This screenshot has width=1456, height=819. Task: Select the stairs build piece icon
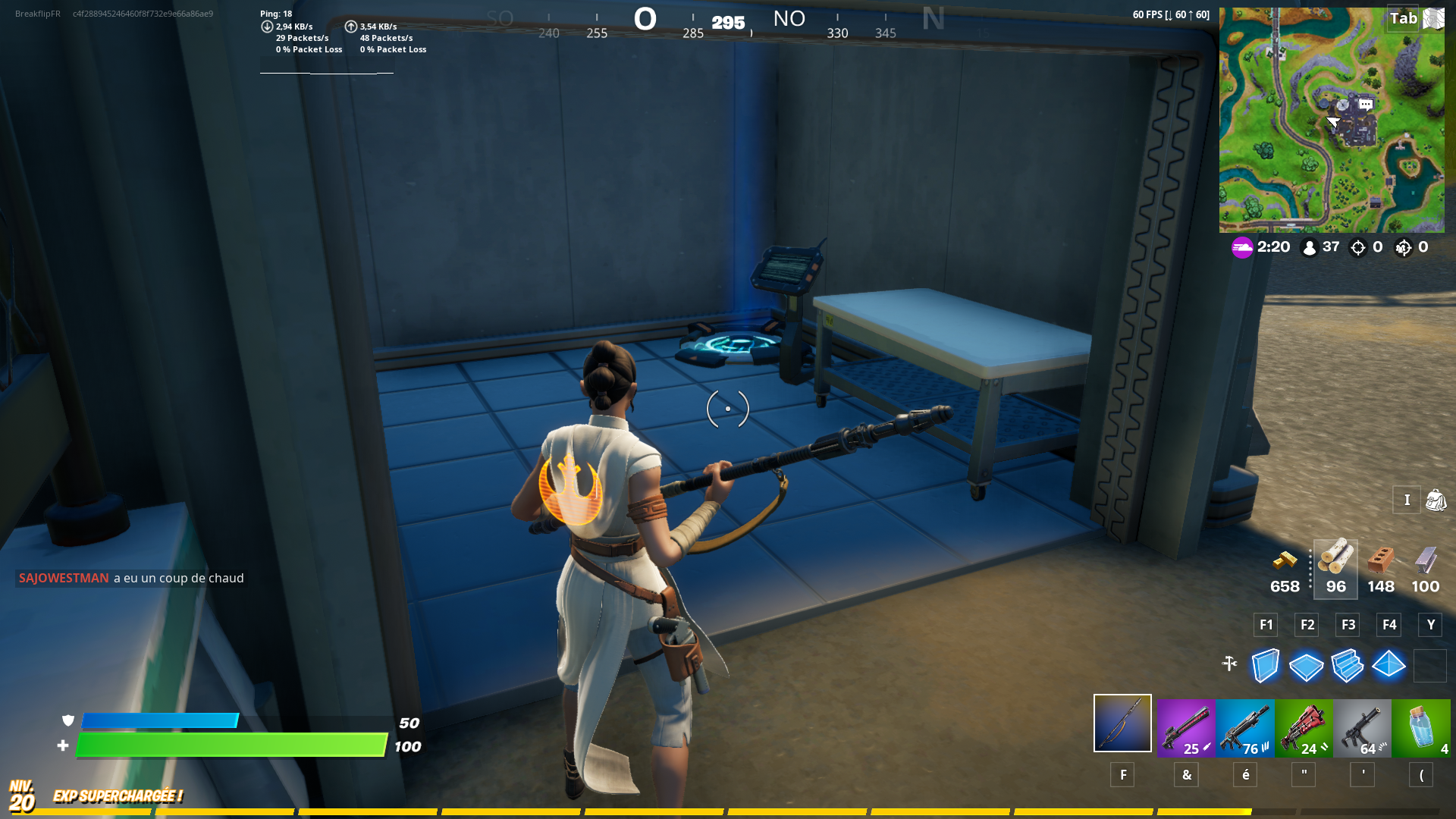point(1348,666)
